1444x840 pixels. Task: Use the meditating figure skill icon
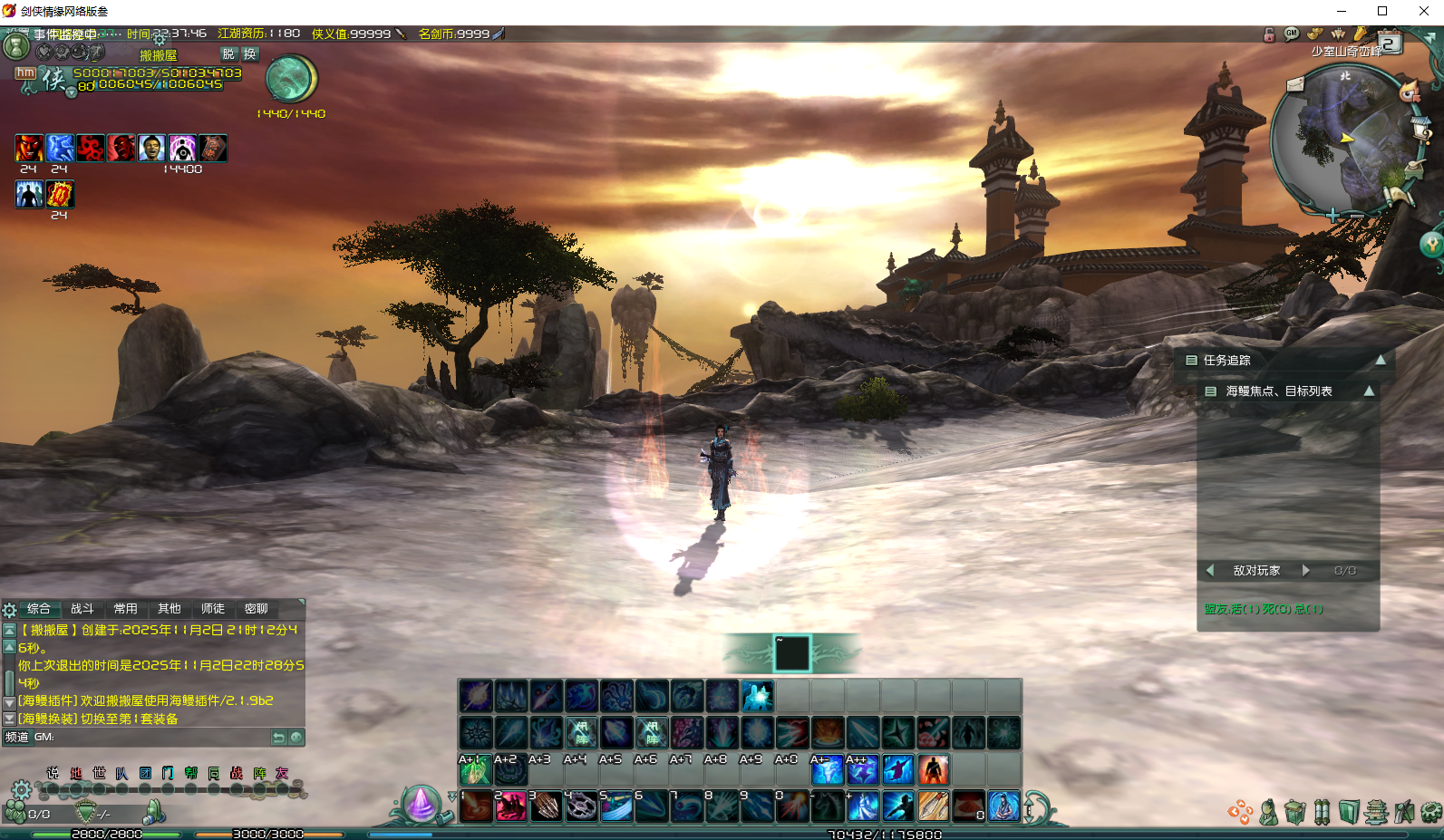pos(1003,806)
